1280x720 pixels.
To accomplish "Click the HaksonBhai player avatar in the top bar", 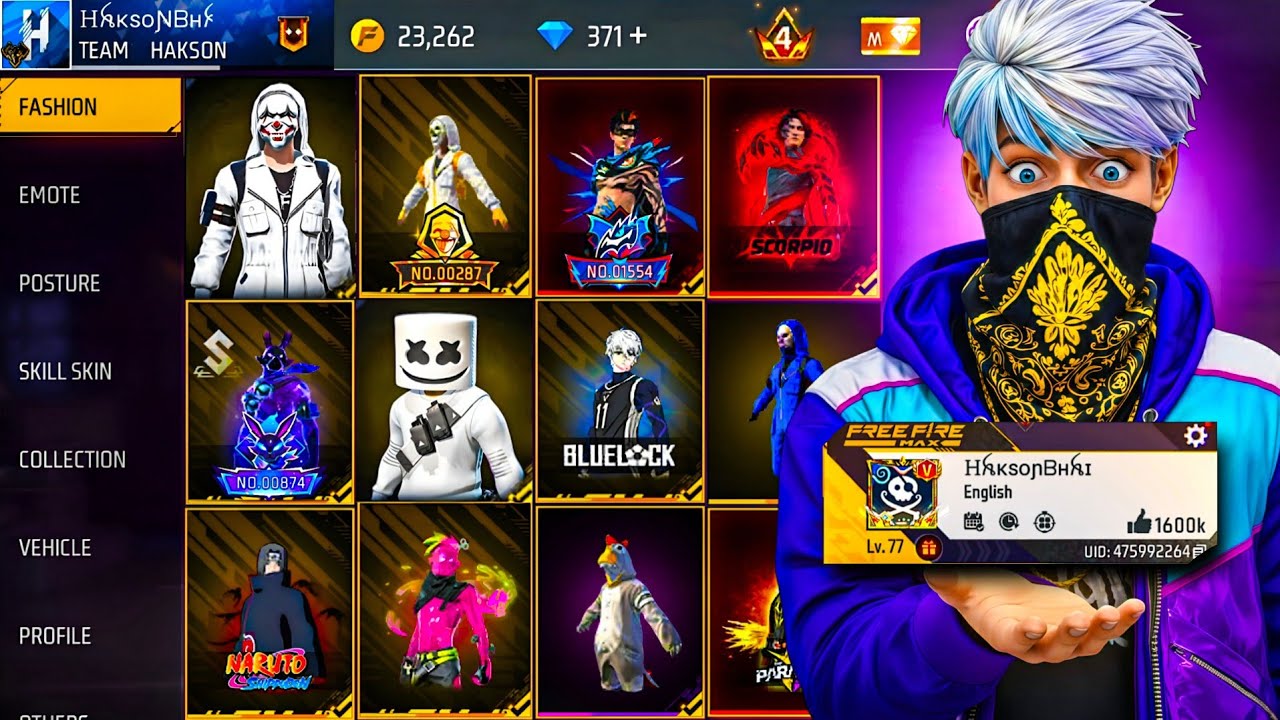I will click(x=36, y=35).
